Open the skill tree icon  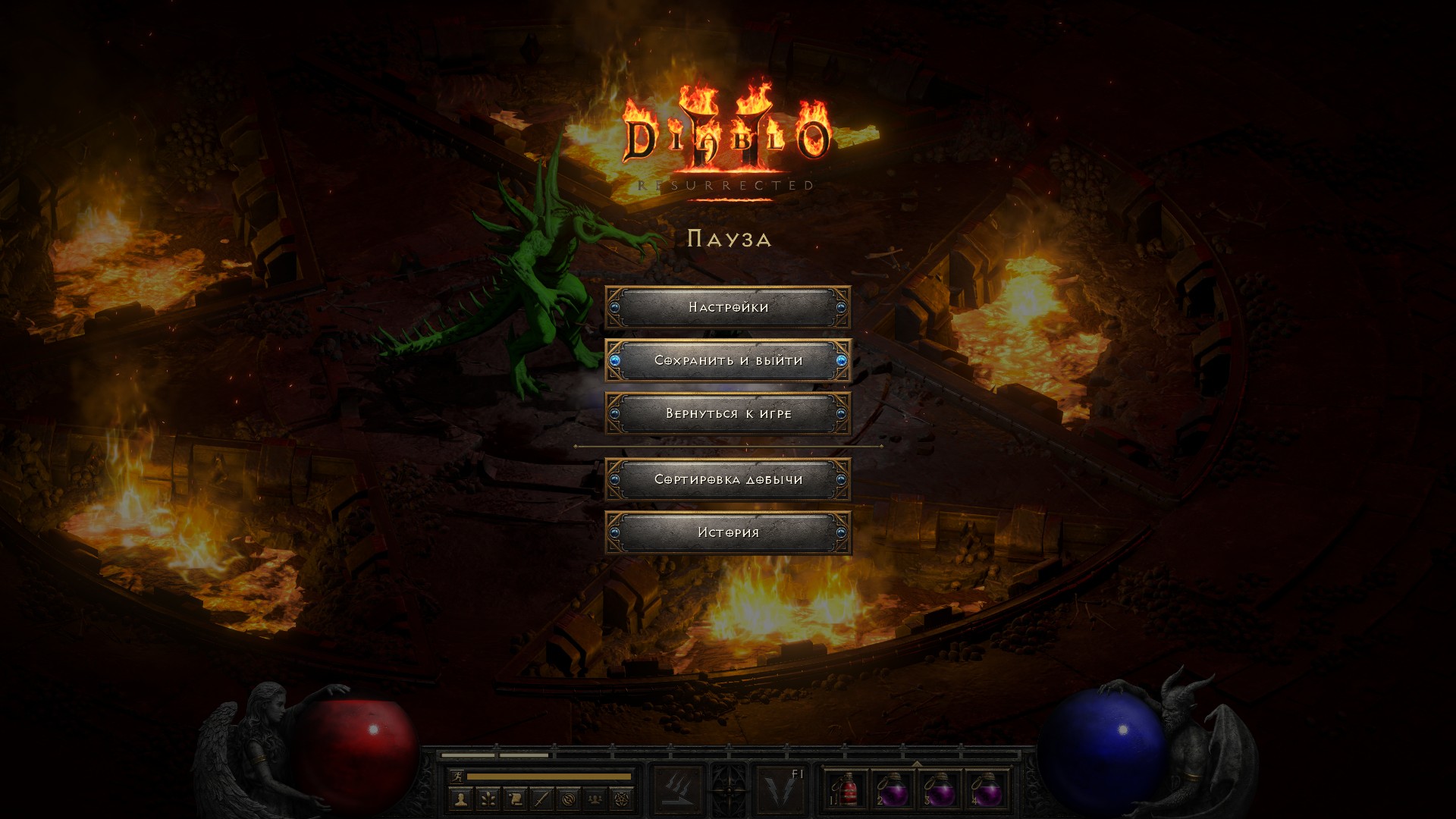click(488, 799)
